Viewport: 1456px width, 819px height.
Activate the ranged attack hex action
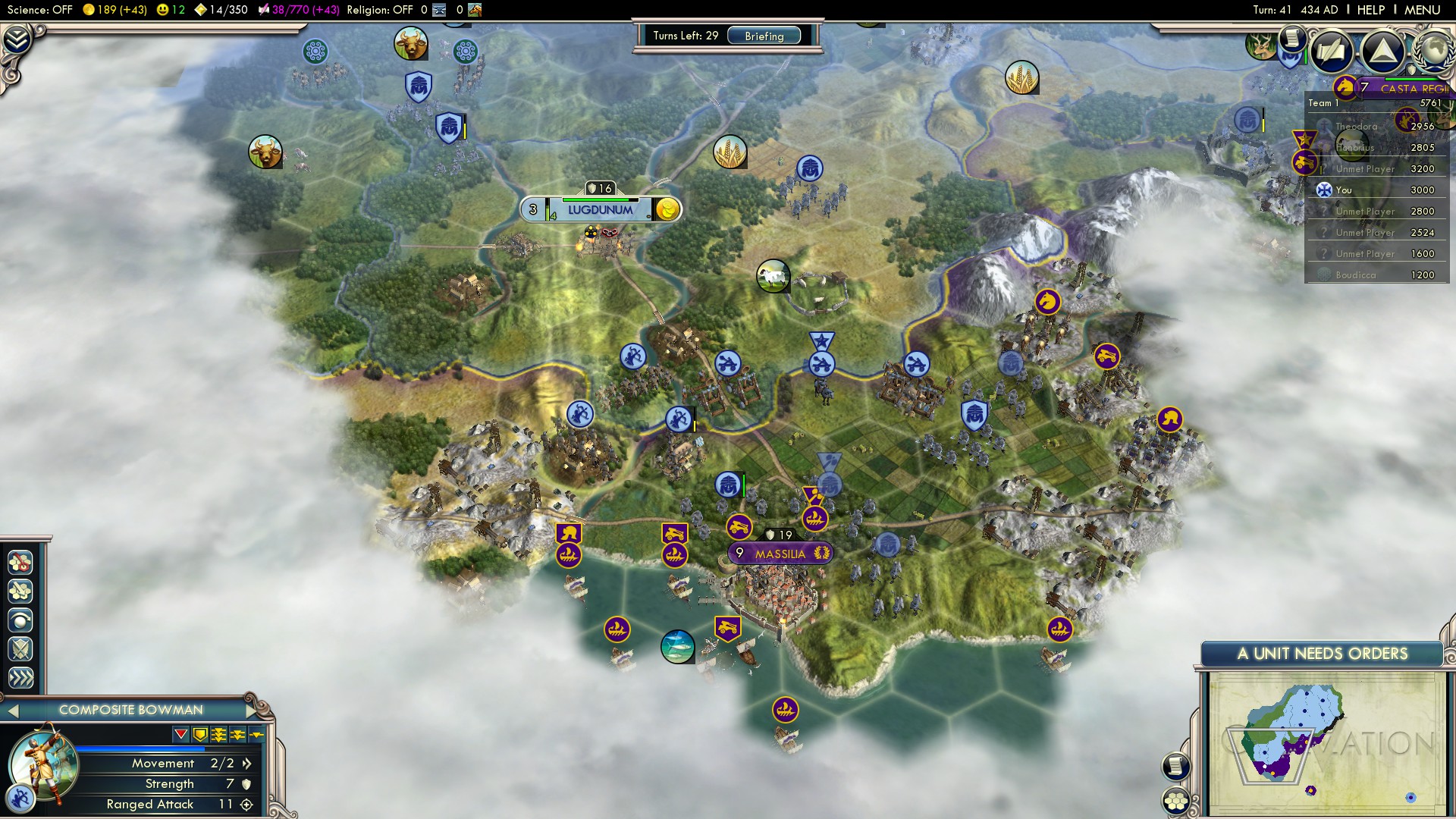tap(20, 591)
